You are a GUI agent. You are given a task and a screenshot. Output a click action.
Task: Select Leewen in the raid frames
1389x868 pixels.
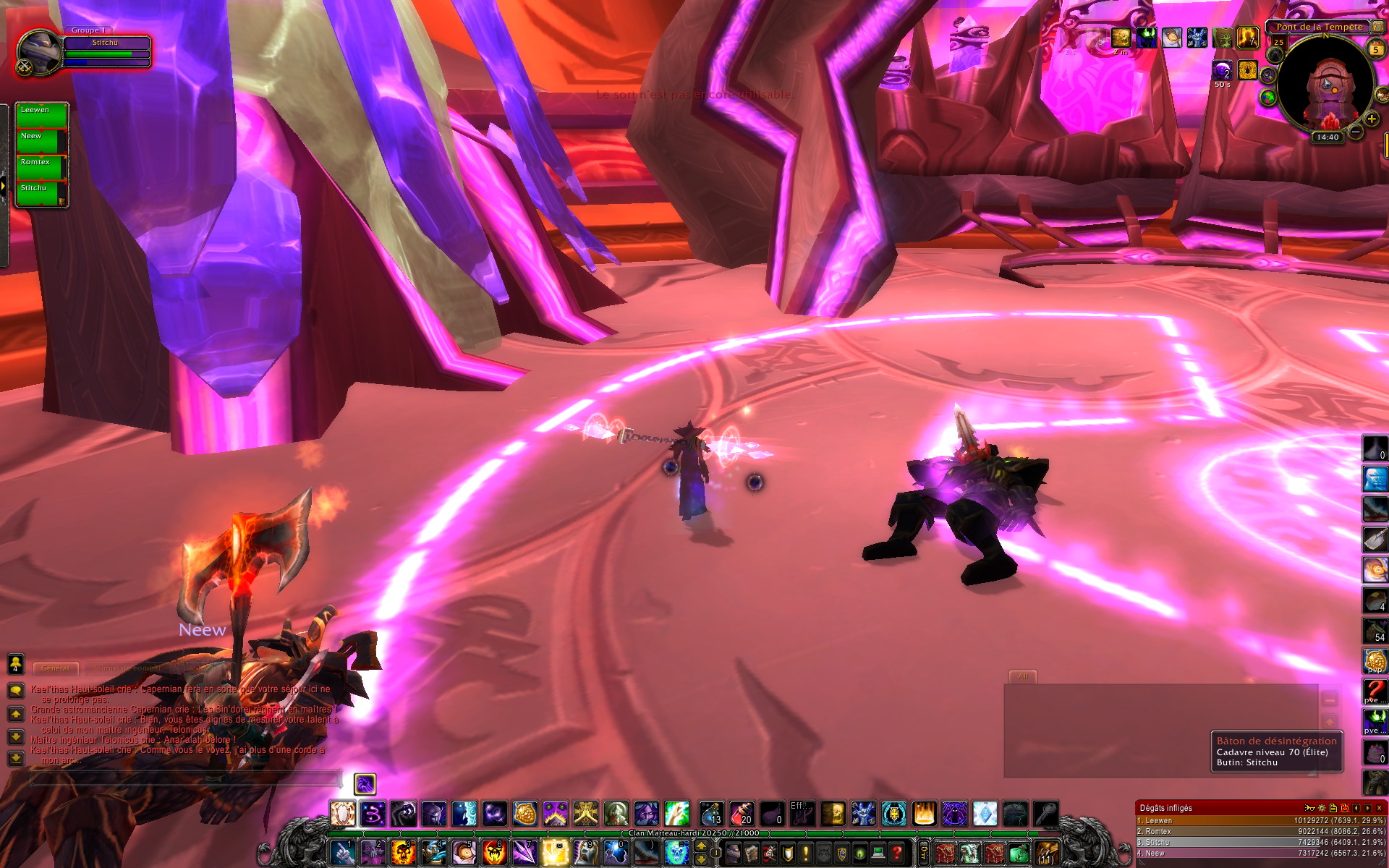click(x=41, y=115)
